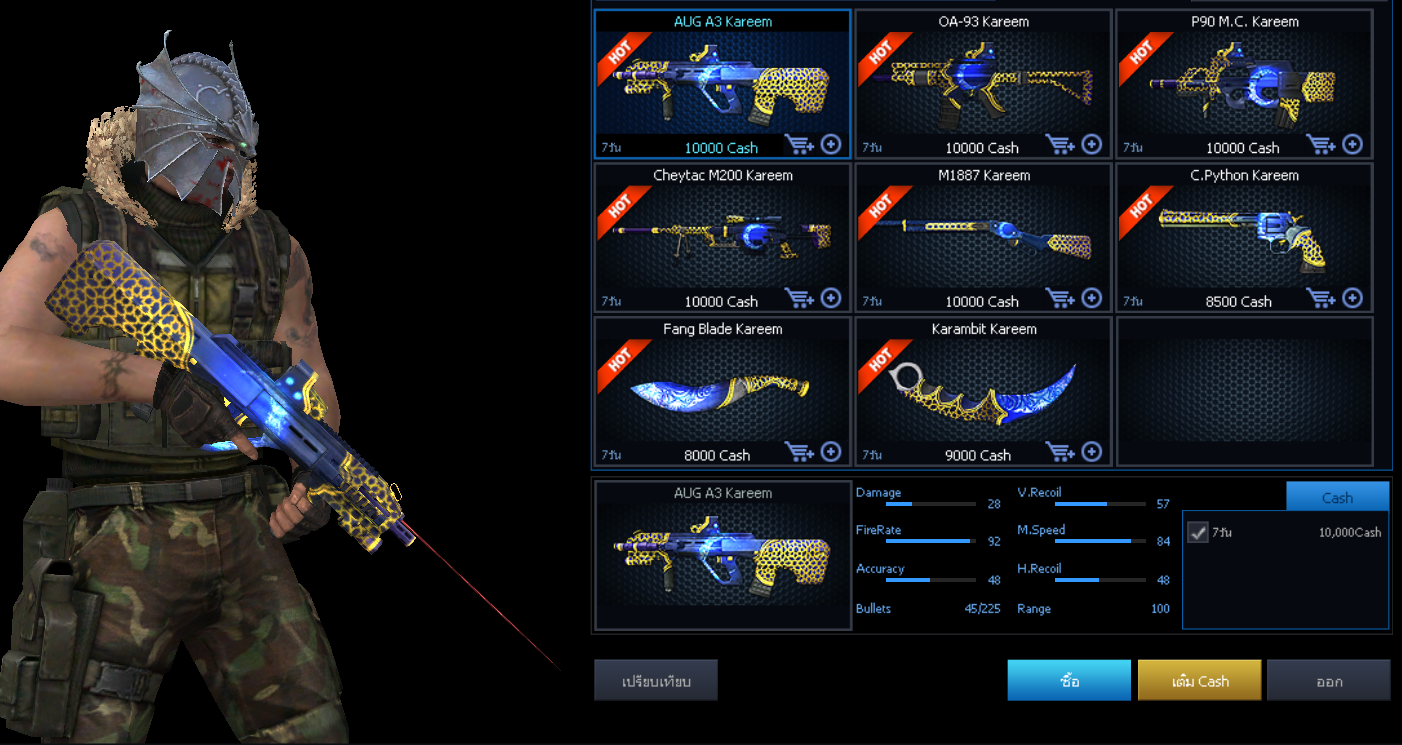Click the plus icon beside Karambit Kareem price
The image size is (1402, 745).
point(1091,452)
